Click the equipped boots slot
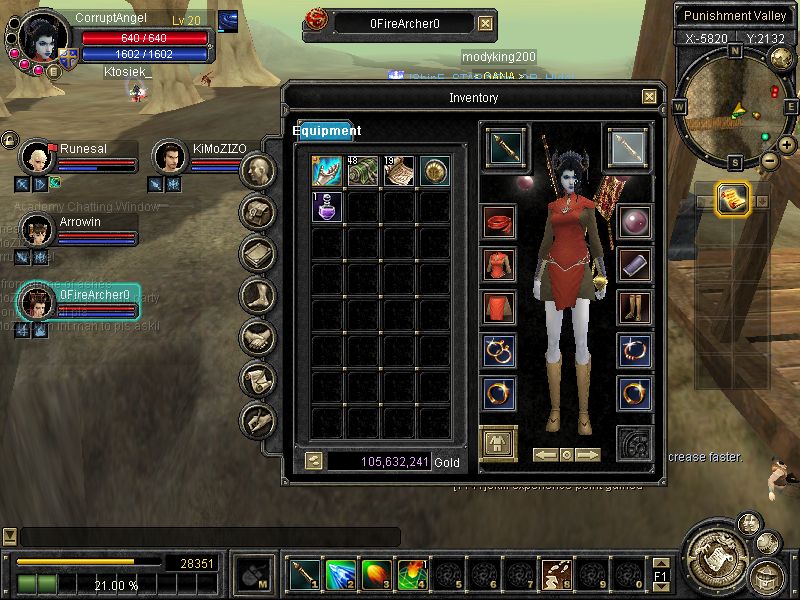This screenshot has height=600, width=800. (x=634, y=307)
